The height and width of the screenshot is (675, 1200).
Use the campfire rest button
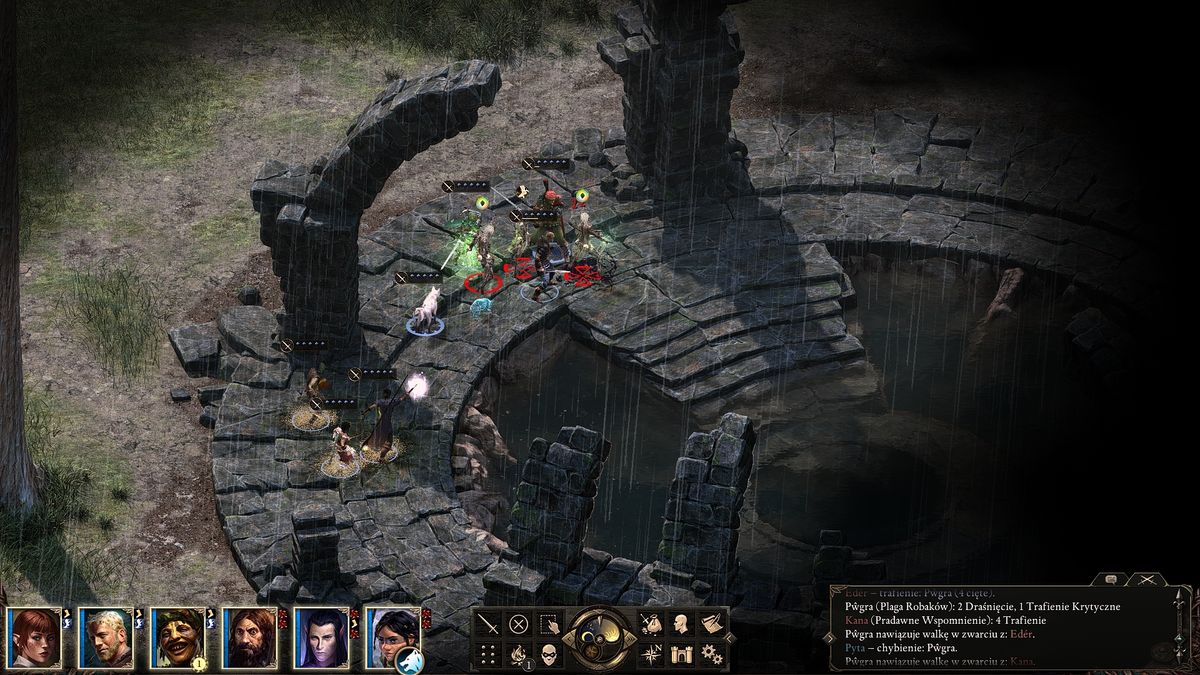[518, 655]
